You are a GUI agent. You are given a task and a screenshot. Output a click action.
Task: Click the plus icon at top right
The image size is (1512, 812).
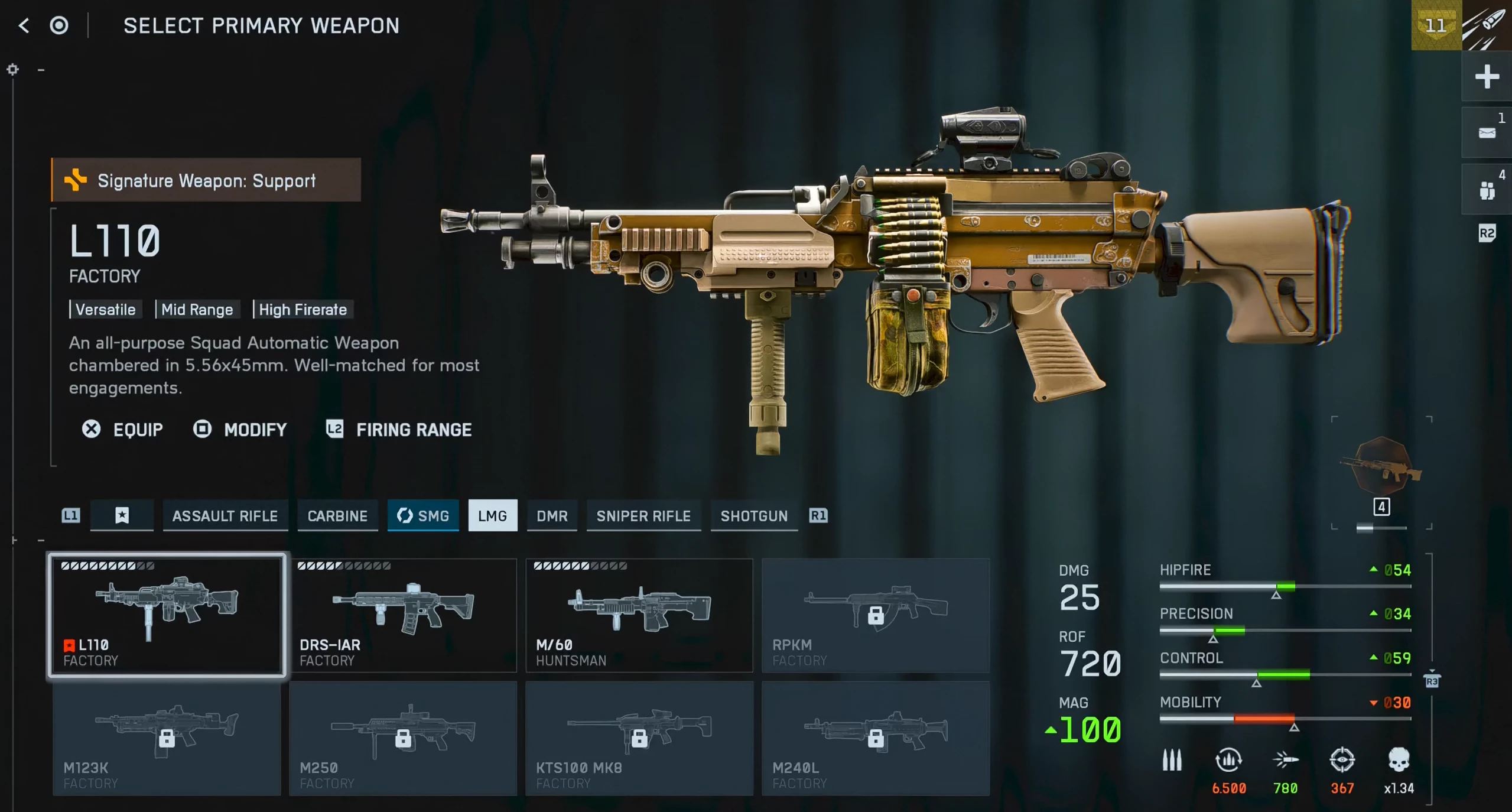coord(1487,77)
